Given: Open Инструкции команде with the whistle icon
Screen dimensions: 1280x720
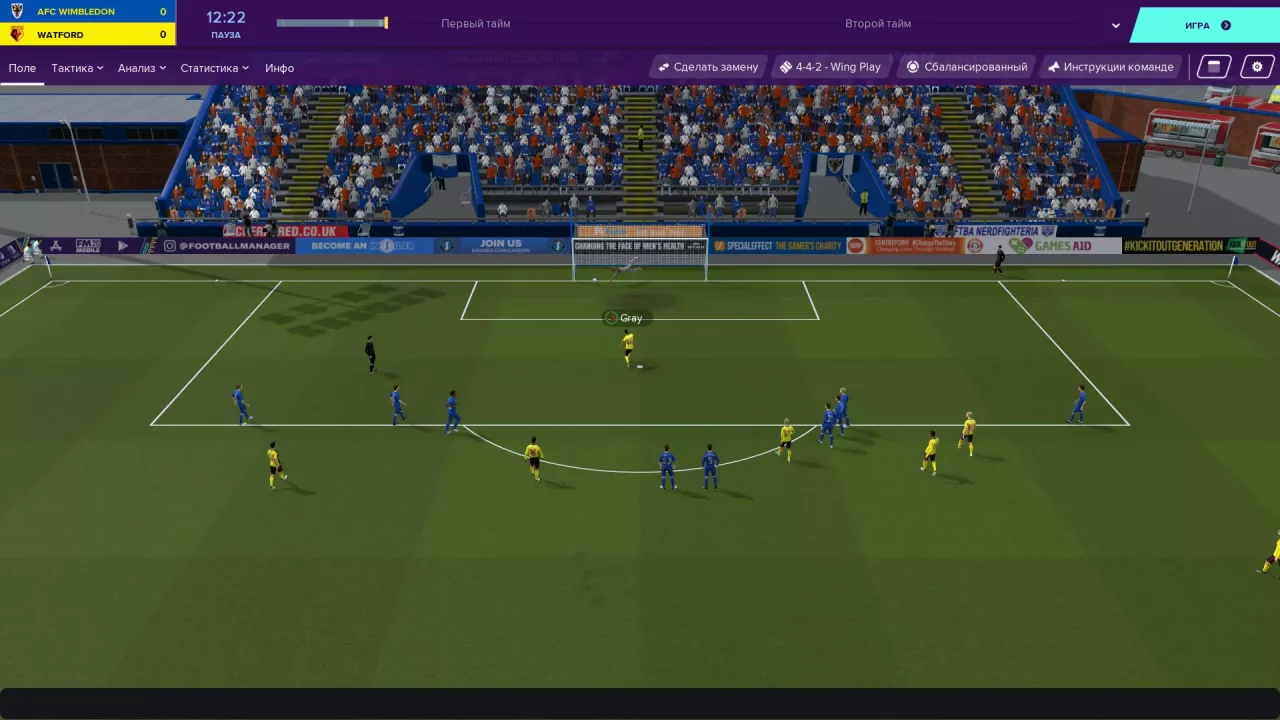Looking at the screenshot, I should point(1052,66).
